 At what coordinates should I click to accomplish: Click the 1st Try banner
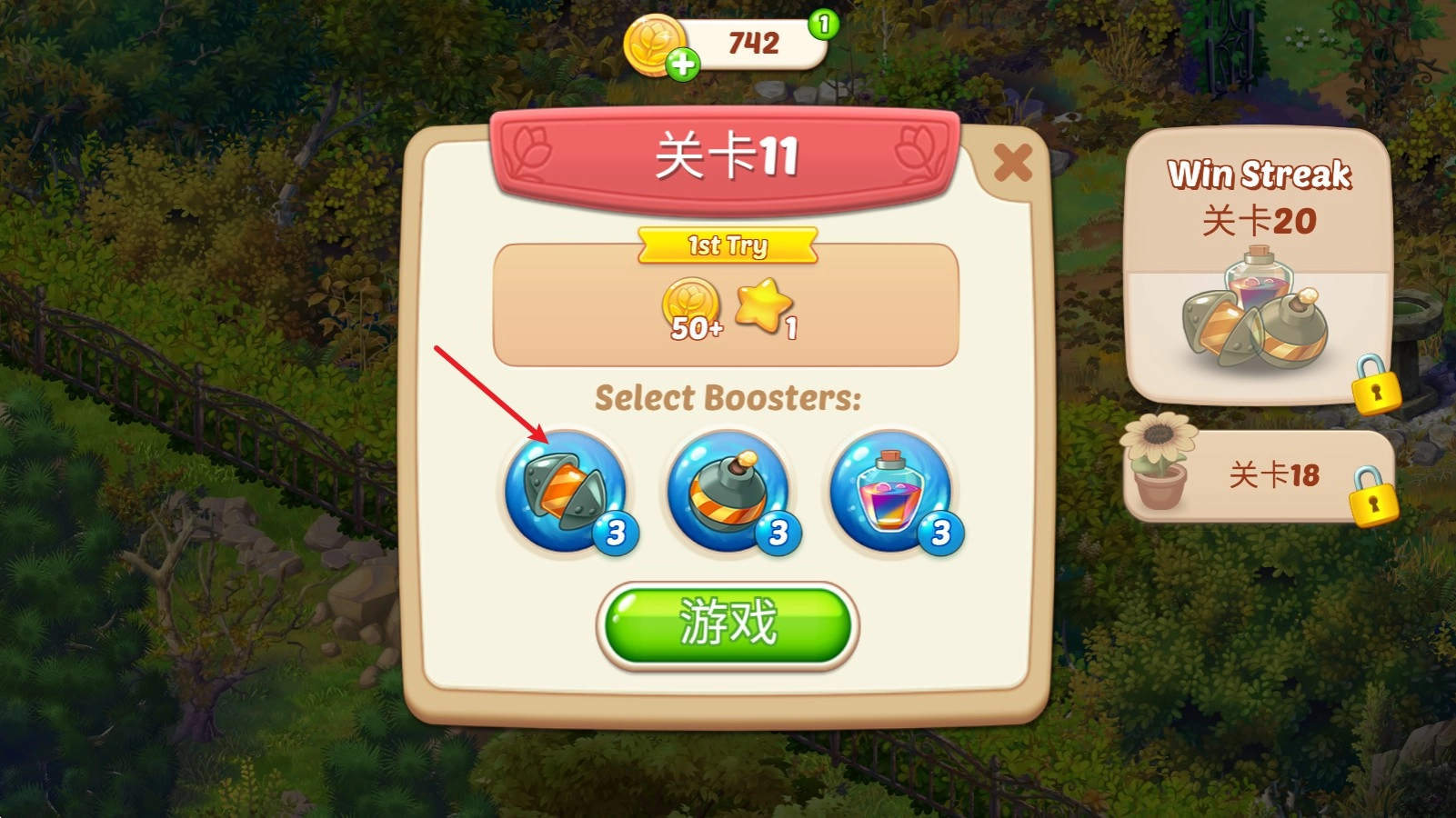point(726,244)
